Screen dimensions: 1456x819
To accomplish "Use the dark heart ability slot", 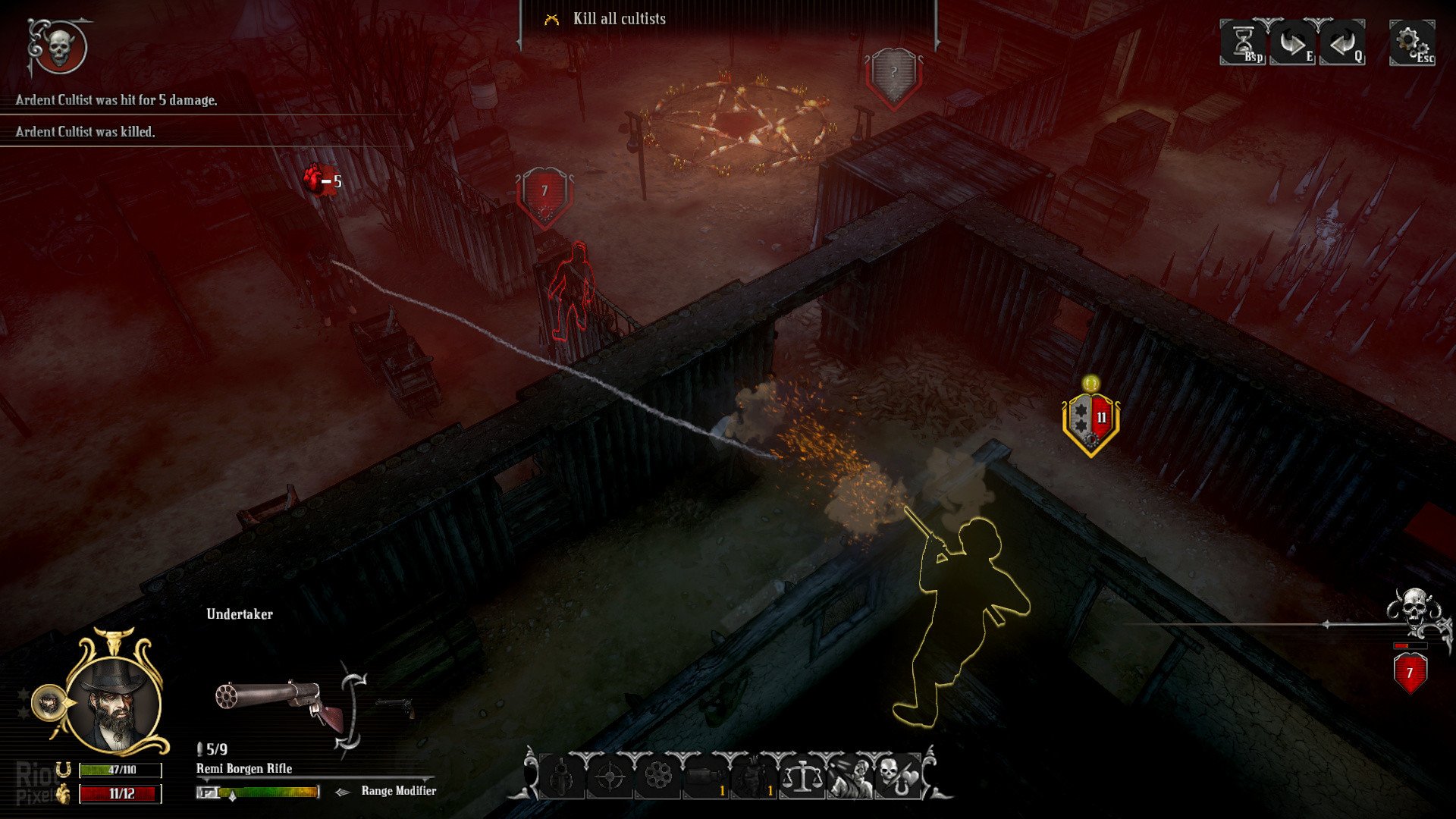I will tap(754, 777).
